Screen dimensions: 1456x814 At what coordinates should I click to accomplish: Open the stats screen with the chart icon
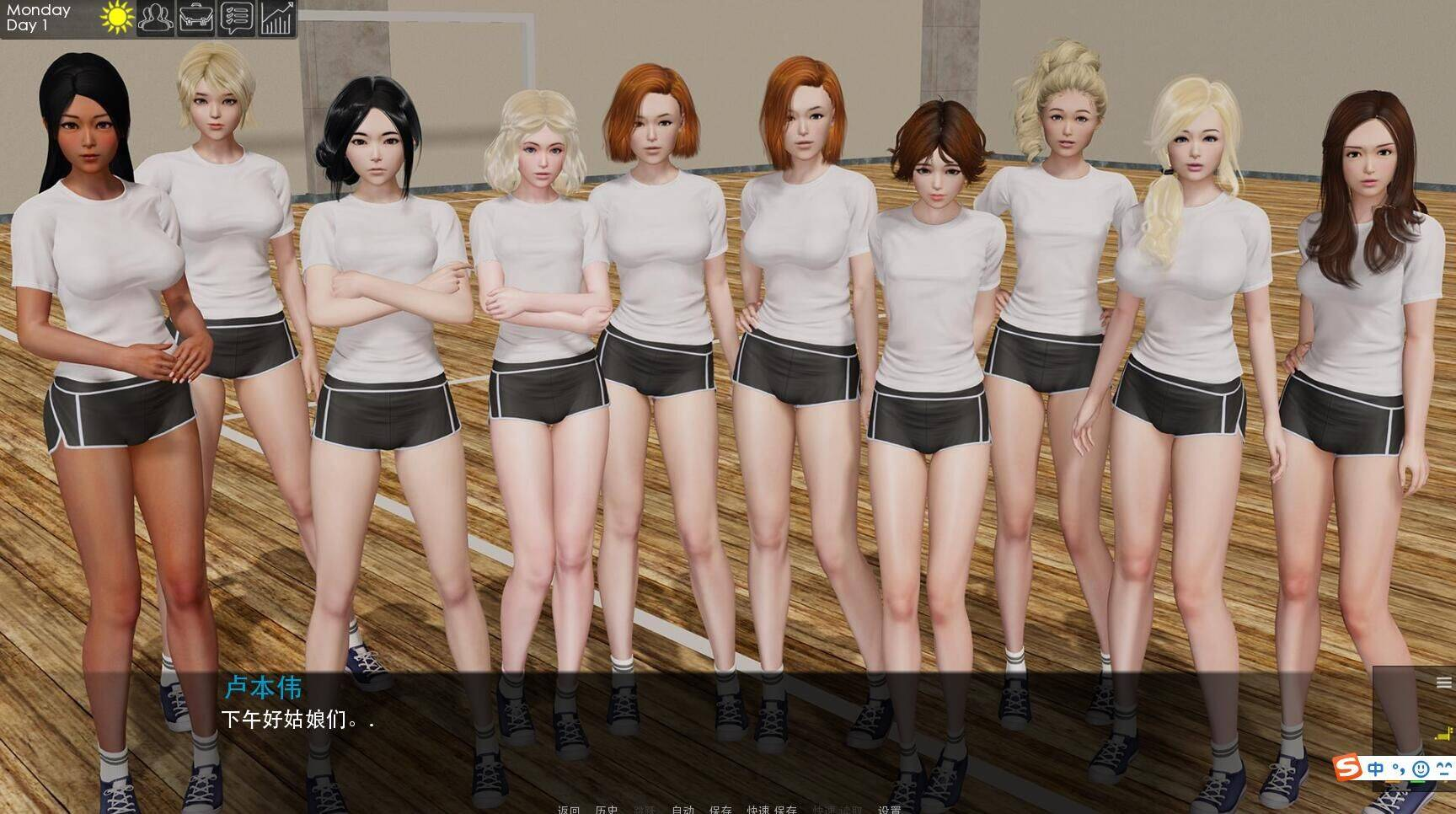pyautogui.click(x=276, y=19)
